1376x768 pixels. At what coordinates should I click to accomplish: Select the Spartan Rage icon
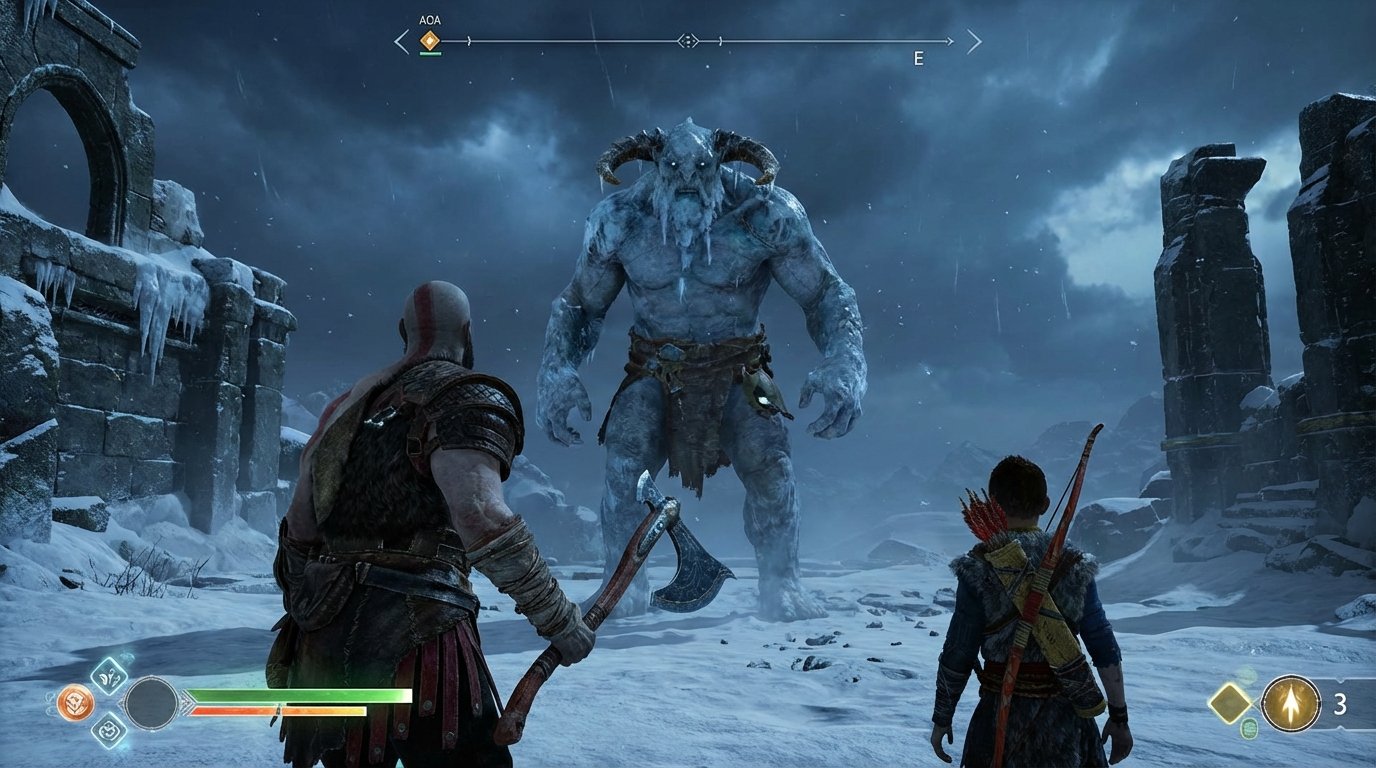coord(75,702)
